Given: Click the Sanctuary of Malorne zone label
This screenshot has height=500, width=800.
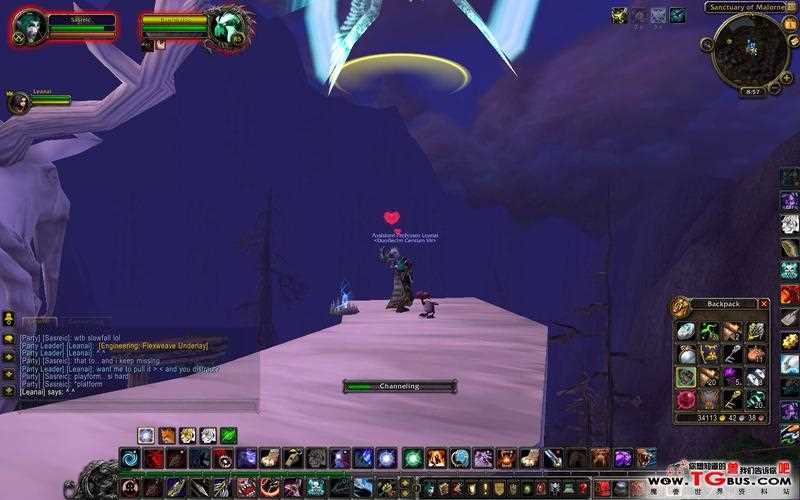Looking at the screenshot, I should [x=745, y=7].
